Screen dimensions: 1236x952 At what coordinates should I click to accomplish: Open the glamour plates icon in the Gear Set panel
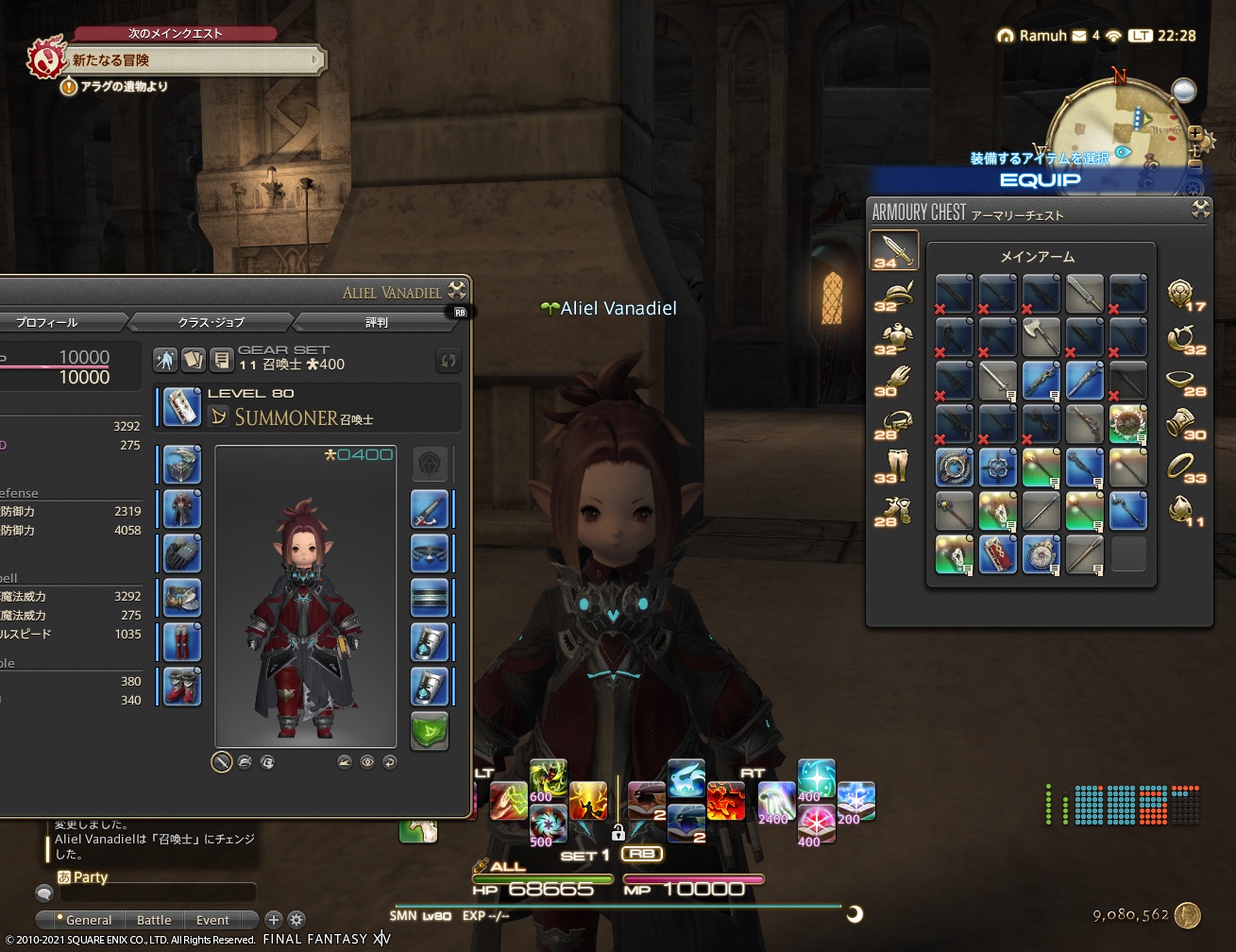194,360
